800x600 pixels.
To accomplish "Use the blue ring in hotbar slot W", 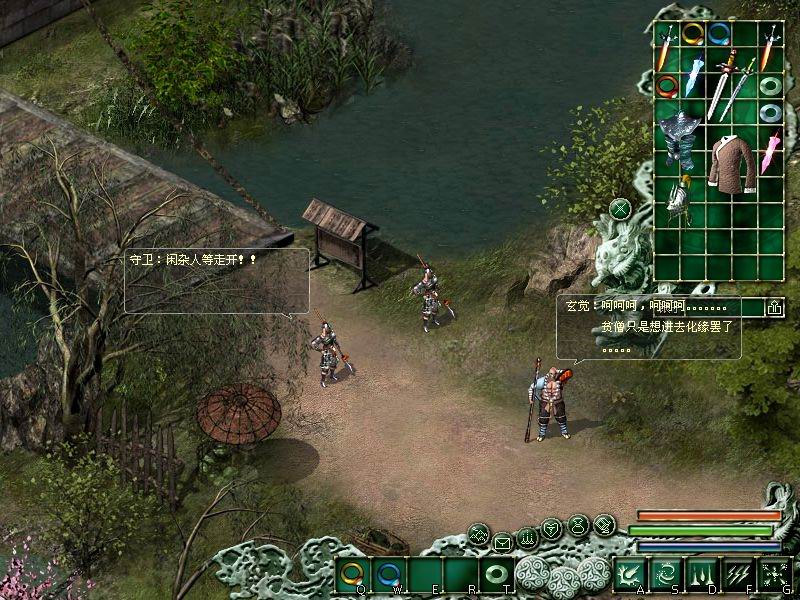I will pos(388,575).
